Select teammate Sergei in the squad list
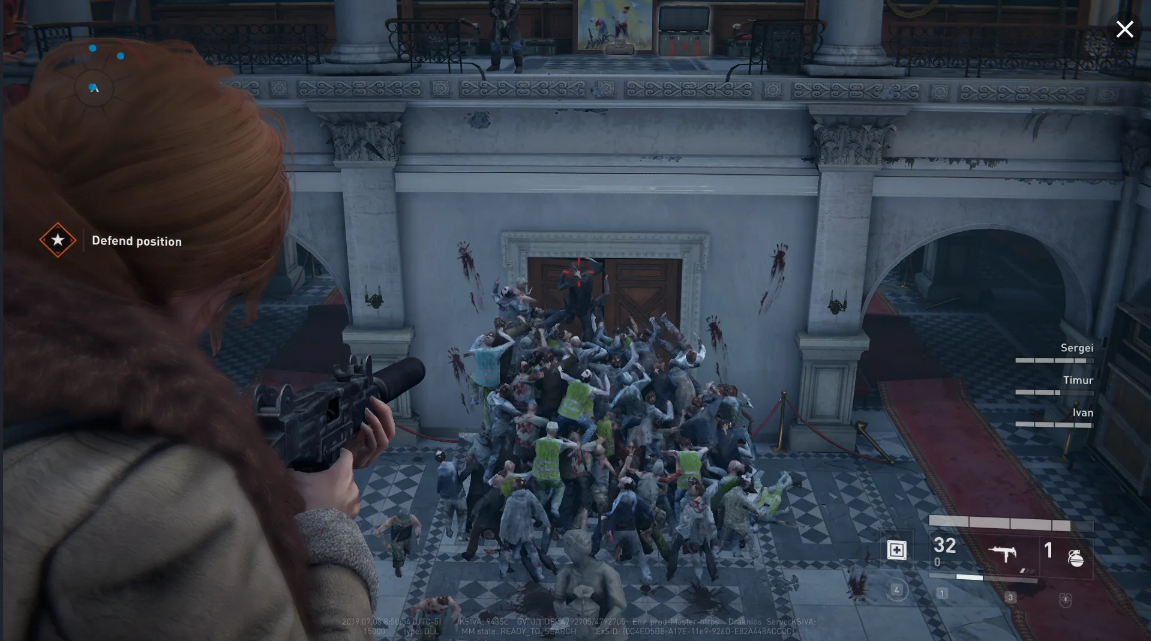The height and width of the screenshot is (641, 1151). 1076,348
